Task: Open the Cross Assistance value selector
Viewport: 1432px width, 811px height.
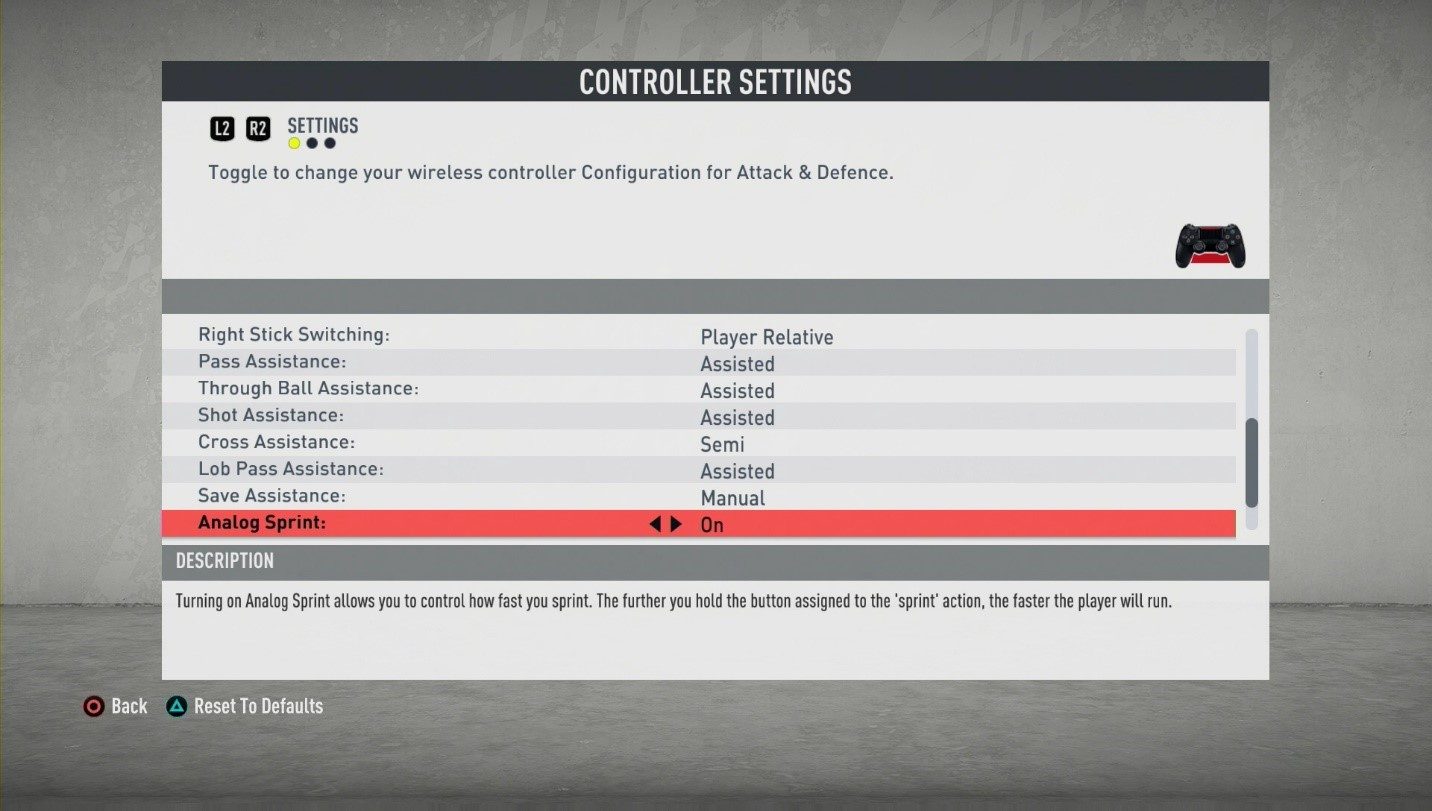Action: [722, 444]
